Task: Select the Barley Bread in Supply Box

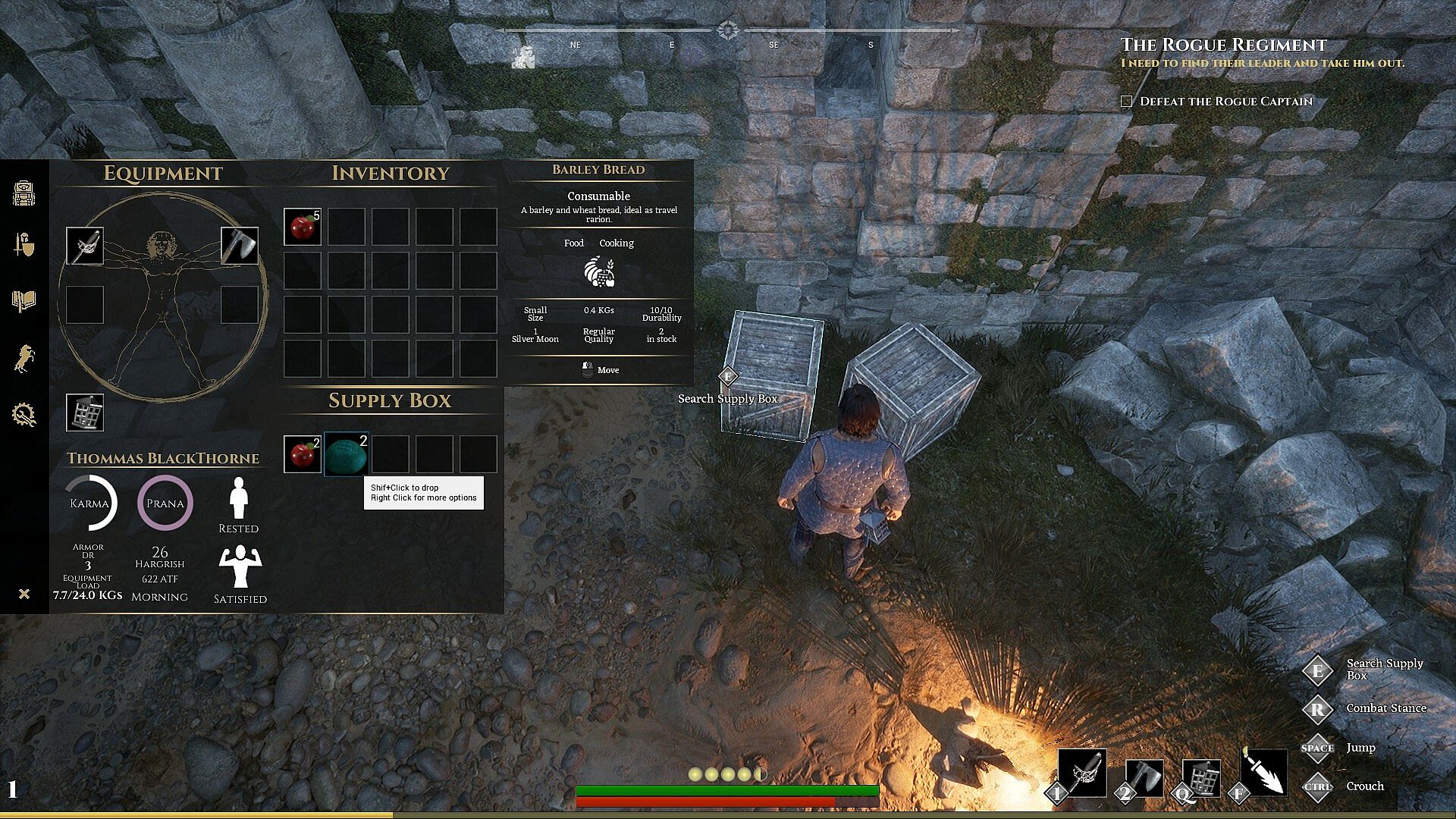Action: [x=347, y=454]
